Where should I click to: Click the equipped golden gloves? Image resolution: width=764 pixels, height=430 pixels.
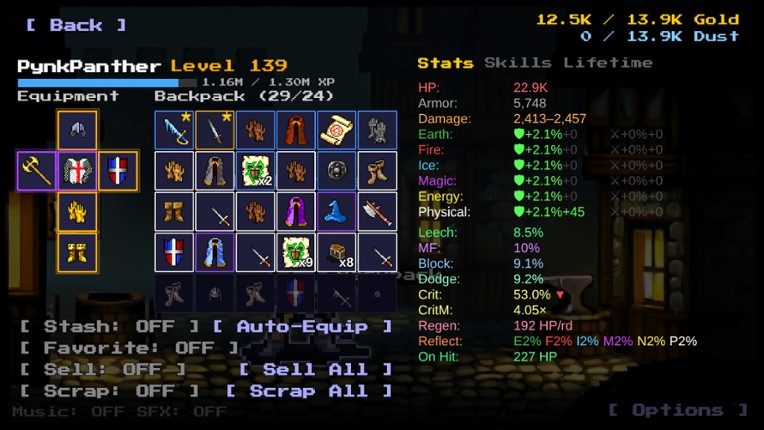pyautogui.click(x=78, y=211)
